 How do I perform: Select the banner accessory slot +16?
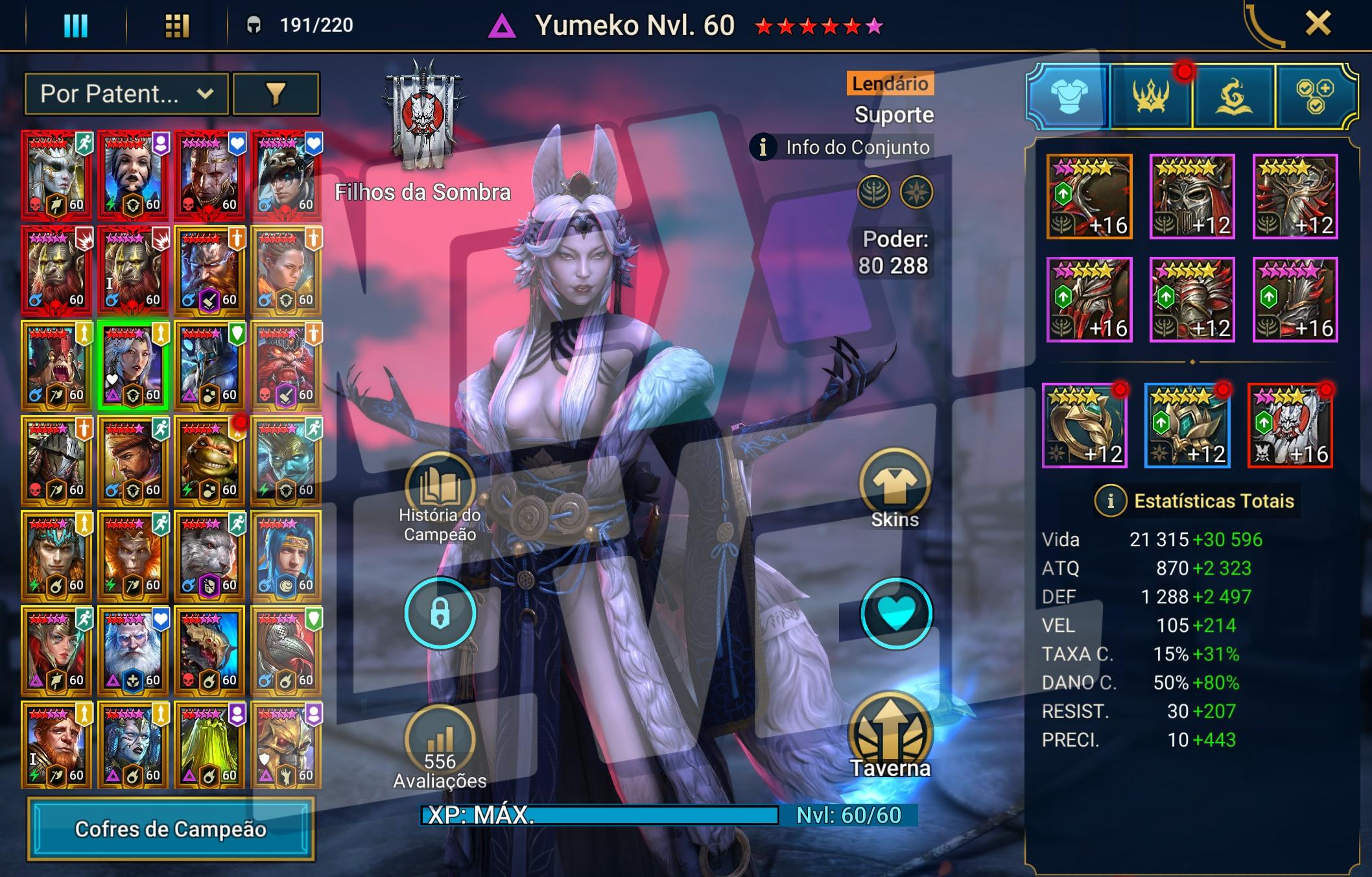tap(1290, 425)
